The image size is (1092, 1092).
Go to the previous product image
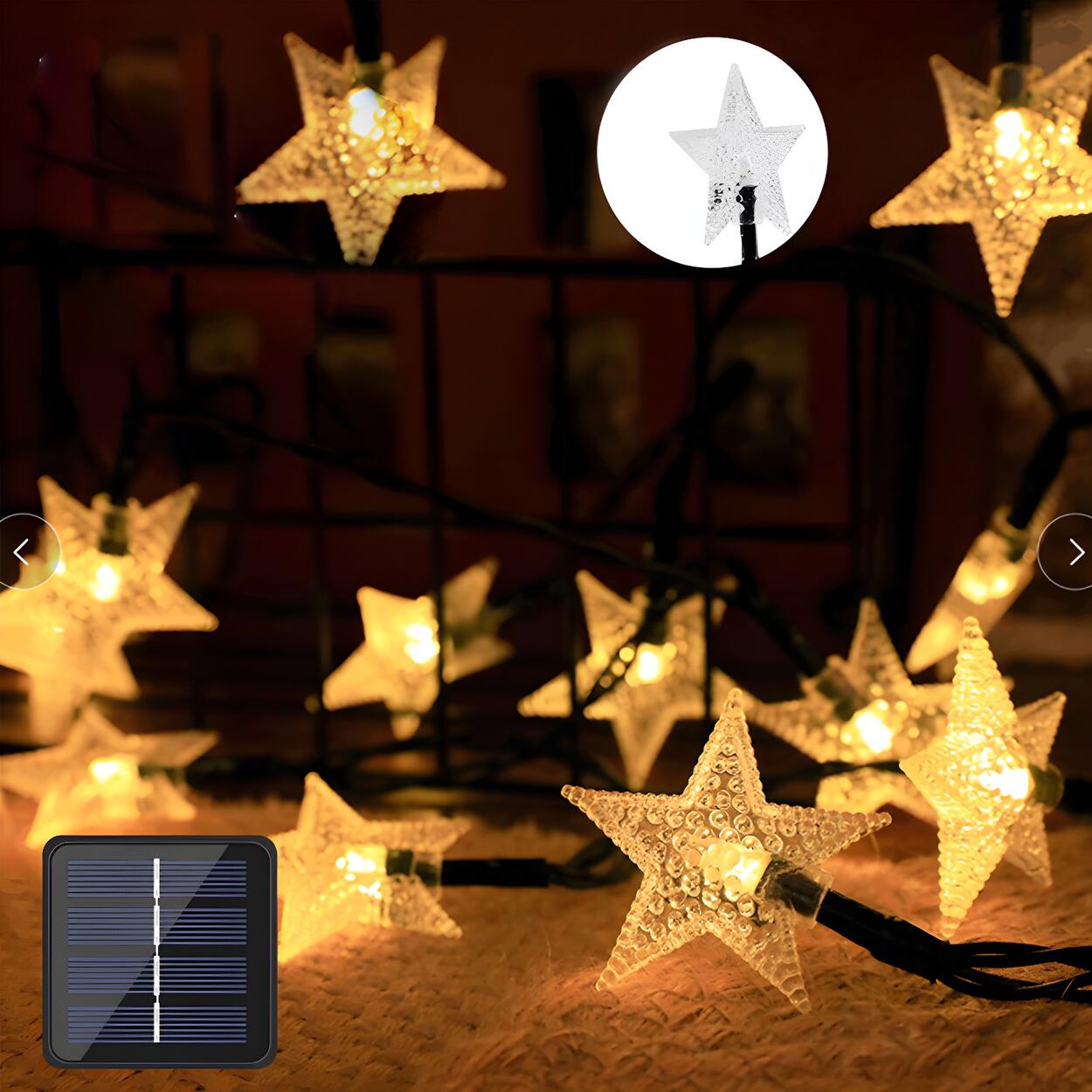[x=23, y=551]
